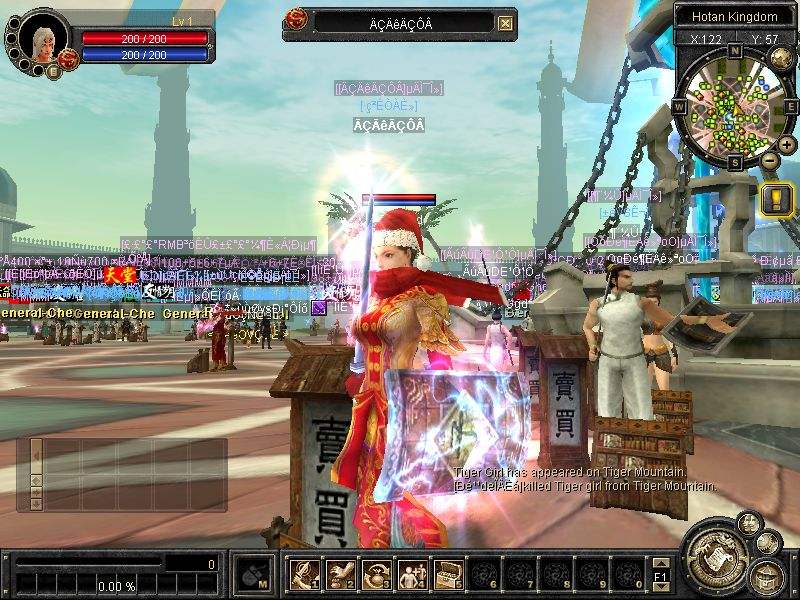Click the dragon emblem on target panel

point(296,20)
